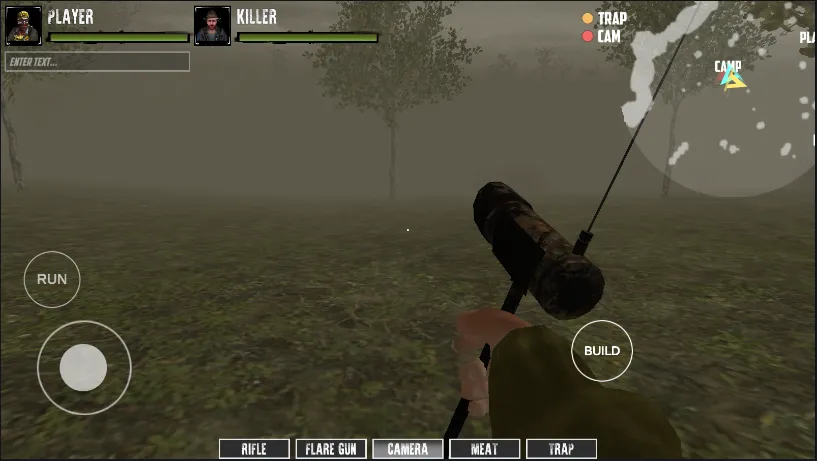This screenshot has width=817, height=461.
Task: Click the Killer portrait
Action: coord(212,26)
